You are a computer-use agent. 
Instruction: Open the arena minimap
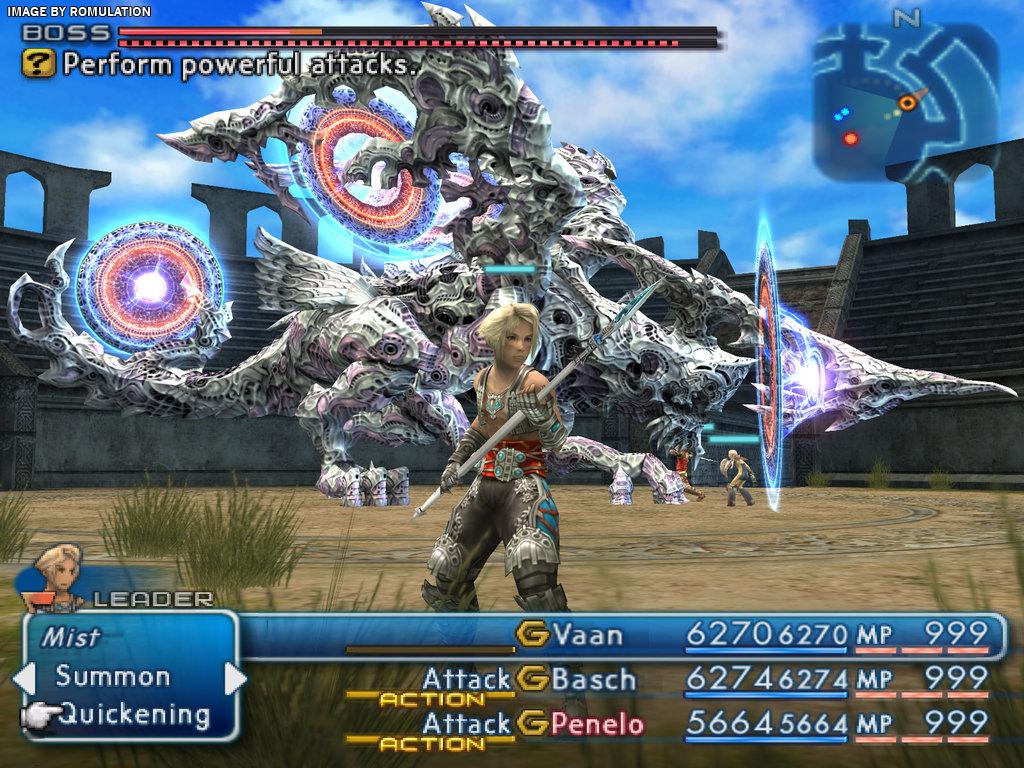click(x=904, y=102)
